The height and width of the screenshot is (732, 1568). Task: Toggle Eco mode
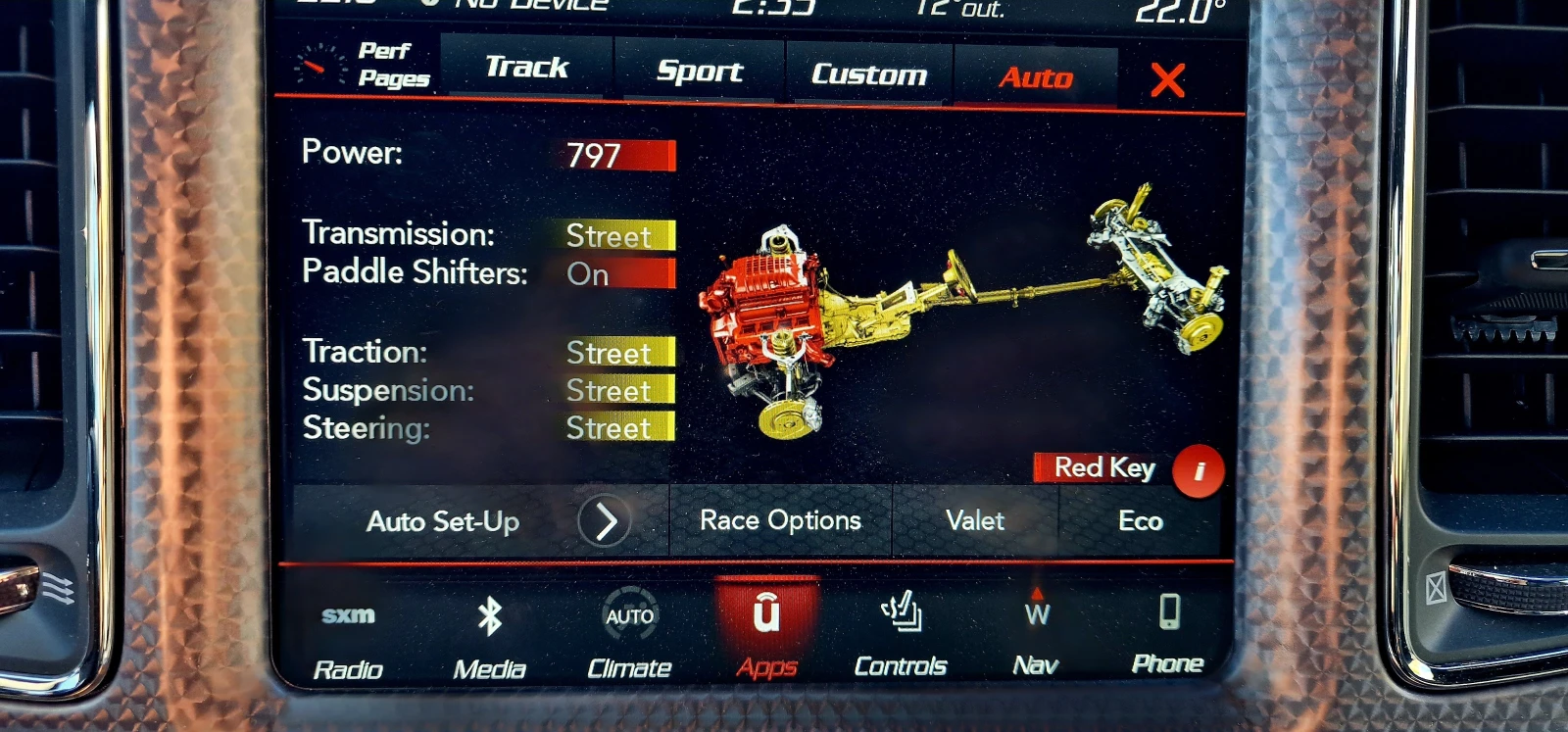coord(1140,520)
